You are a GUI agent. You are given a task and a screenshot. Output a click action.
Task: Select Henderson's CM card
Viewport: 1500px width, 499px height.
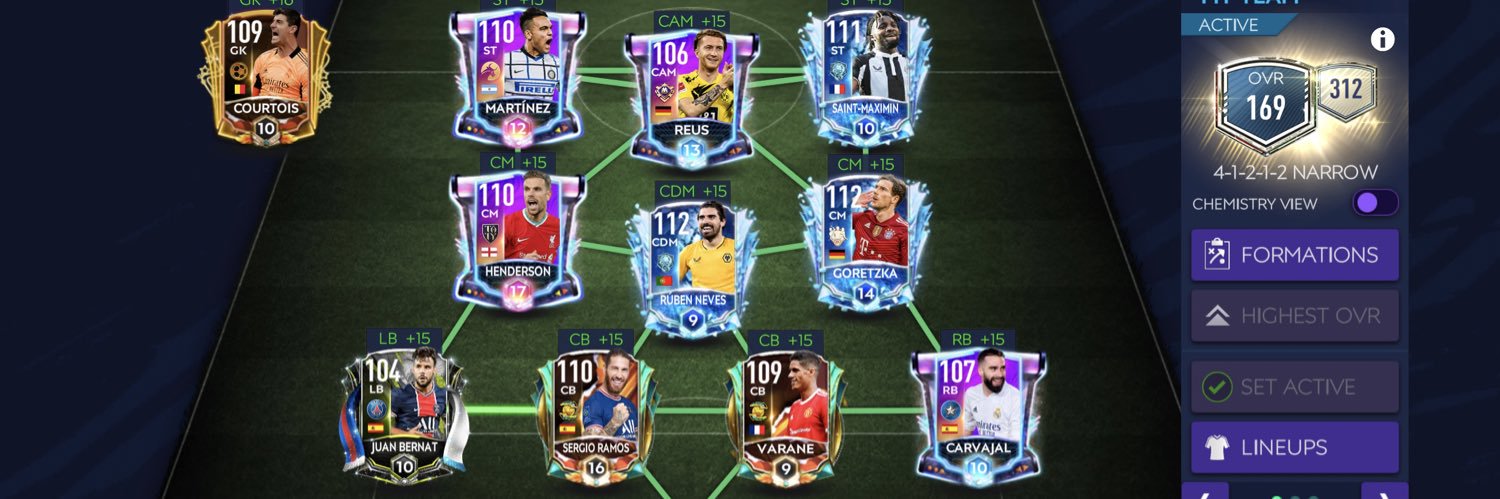click(517, 240)
